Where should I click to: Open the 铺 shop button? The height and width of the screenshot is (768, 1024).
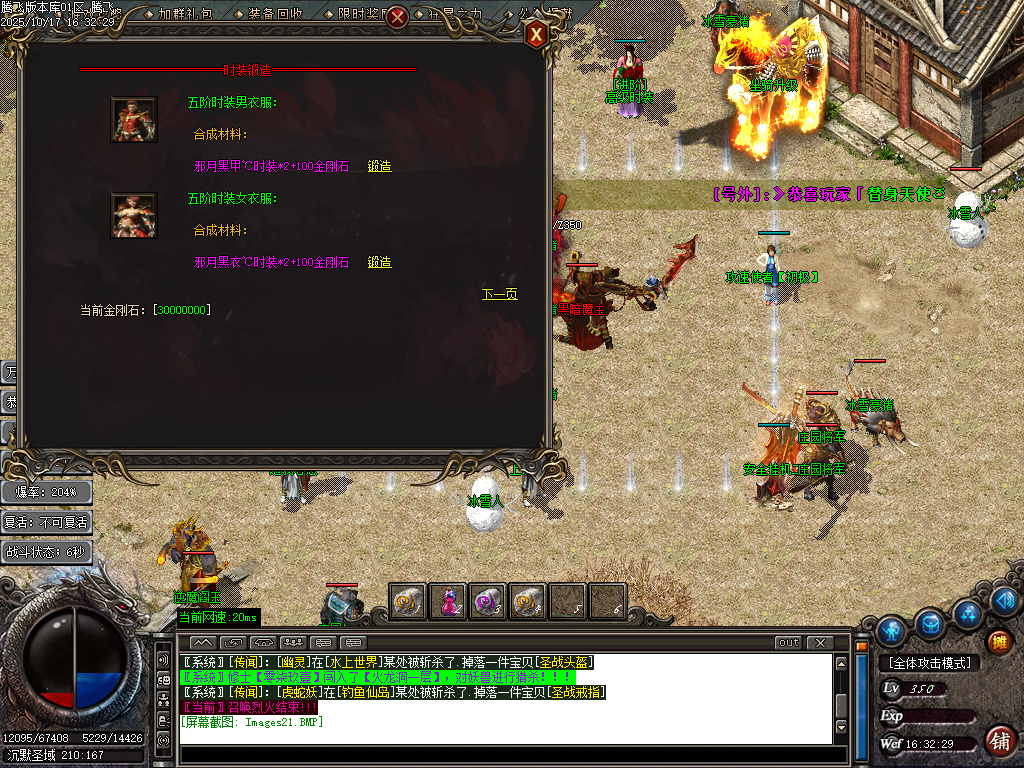point(998,741)
